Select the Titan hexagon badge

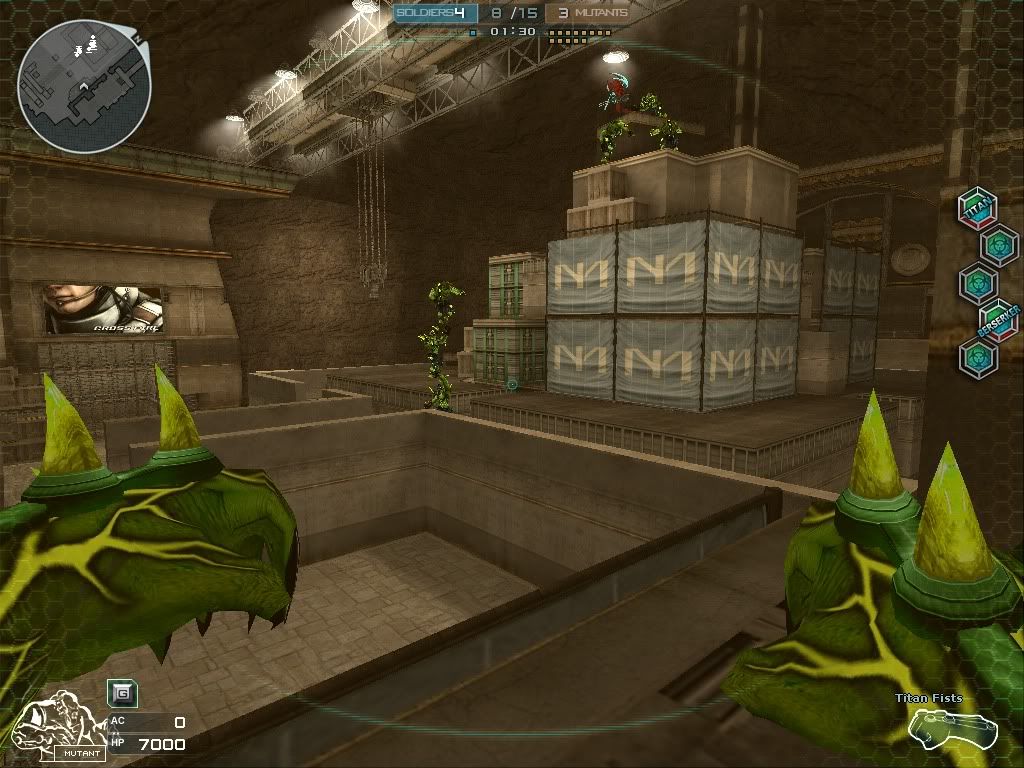(x=977, y=207)
